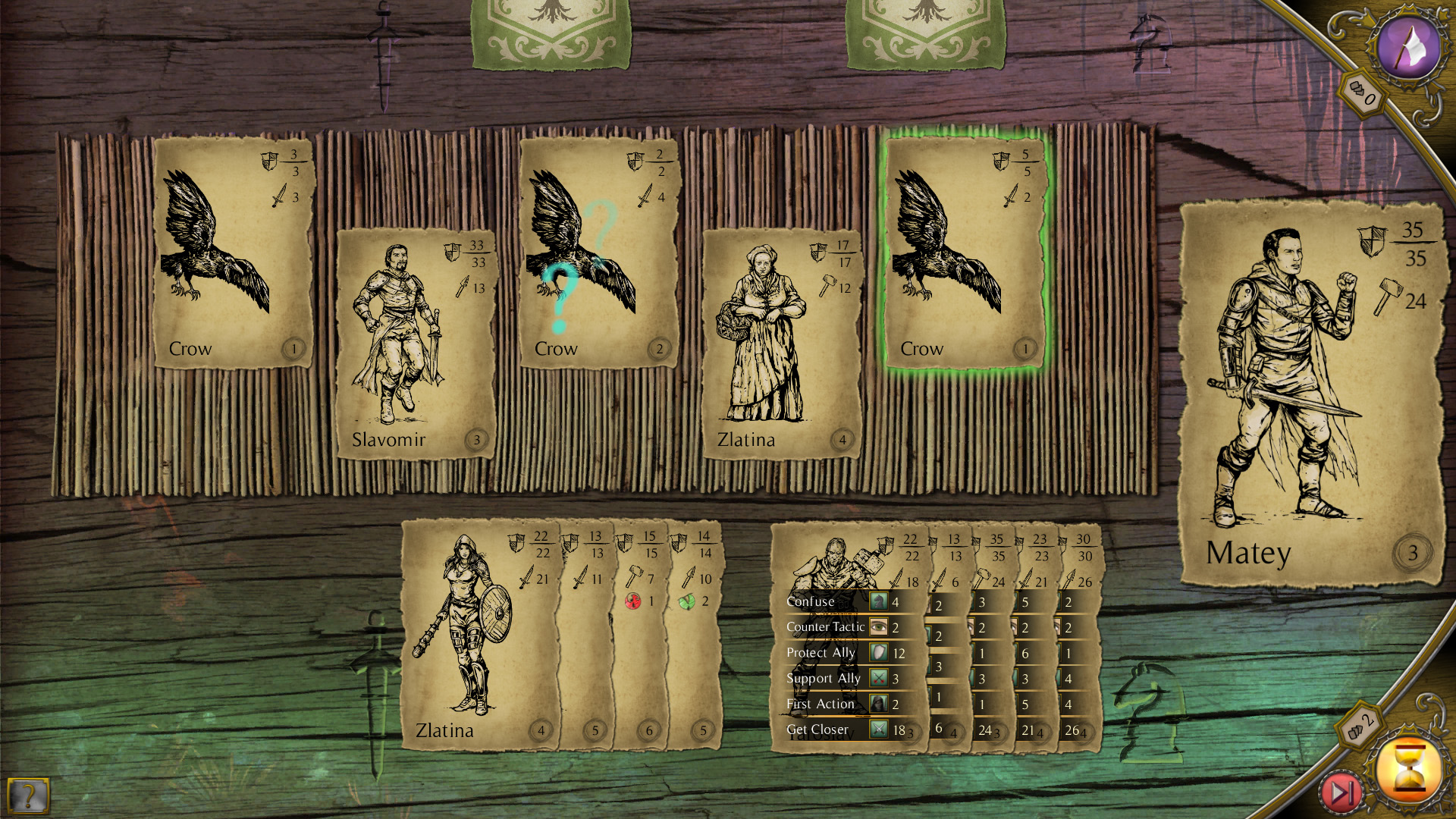The width and height of the screenshot is (1456, 819).
Task: Select the Confuse knight ability icon
Action: click(877, 601)
